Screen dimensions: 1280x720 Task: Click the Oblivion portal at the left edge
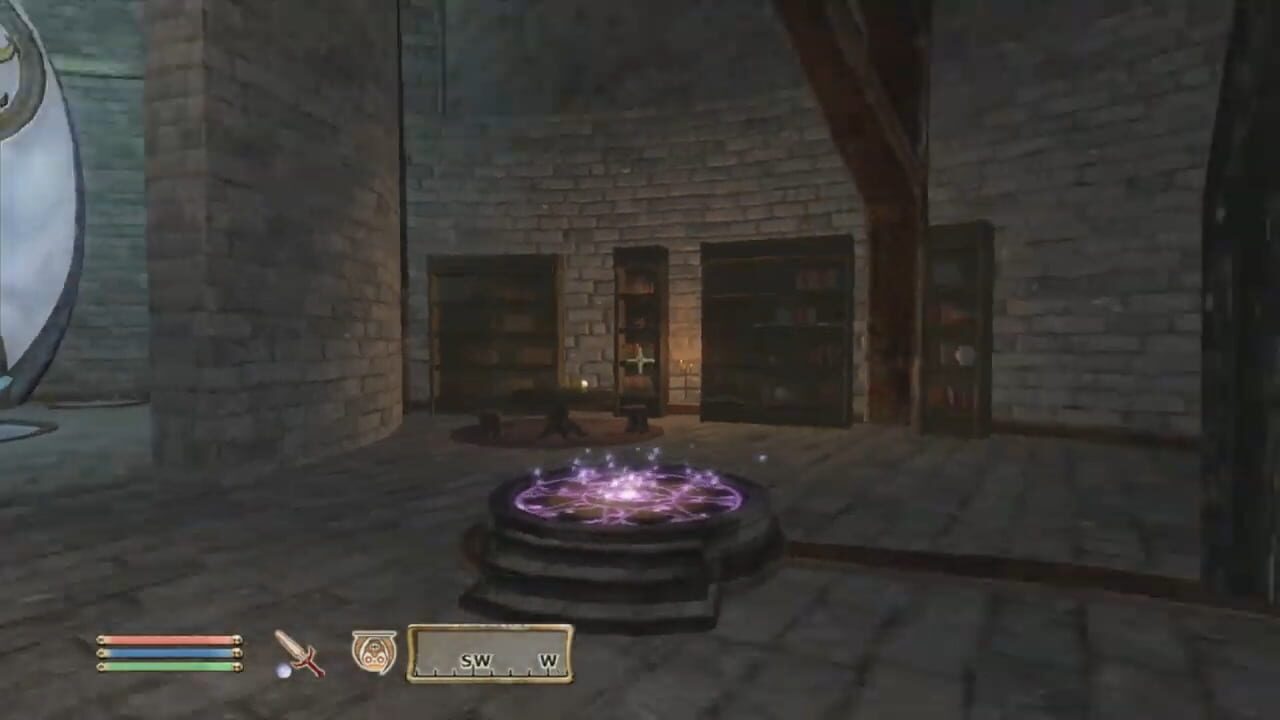pos(25,200)
